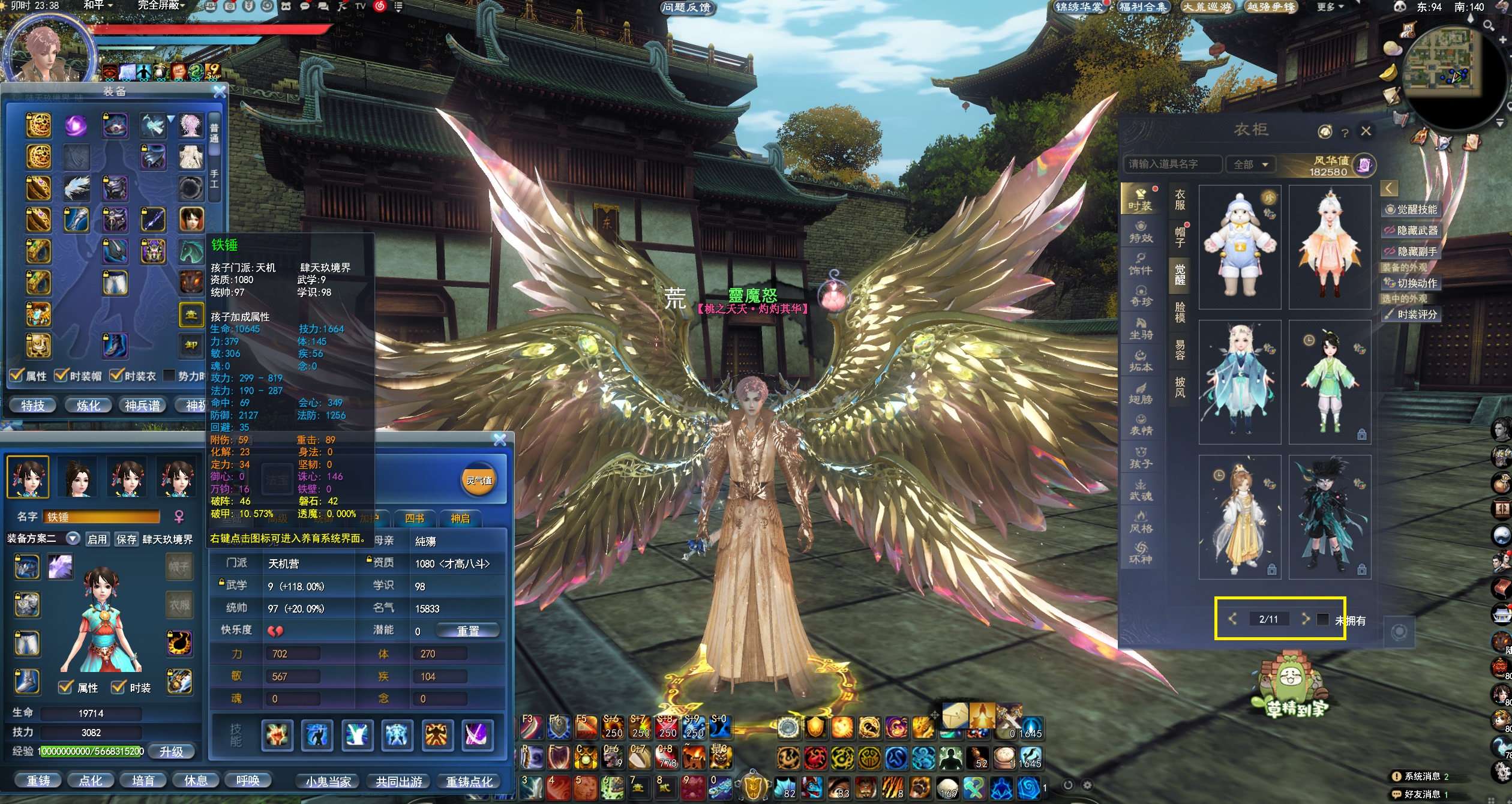Screen dimensions: 1512x804
Task: Close the wardrobe (衣柜) panel
Action: click(1366, 131)
